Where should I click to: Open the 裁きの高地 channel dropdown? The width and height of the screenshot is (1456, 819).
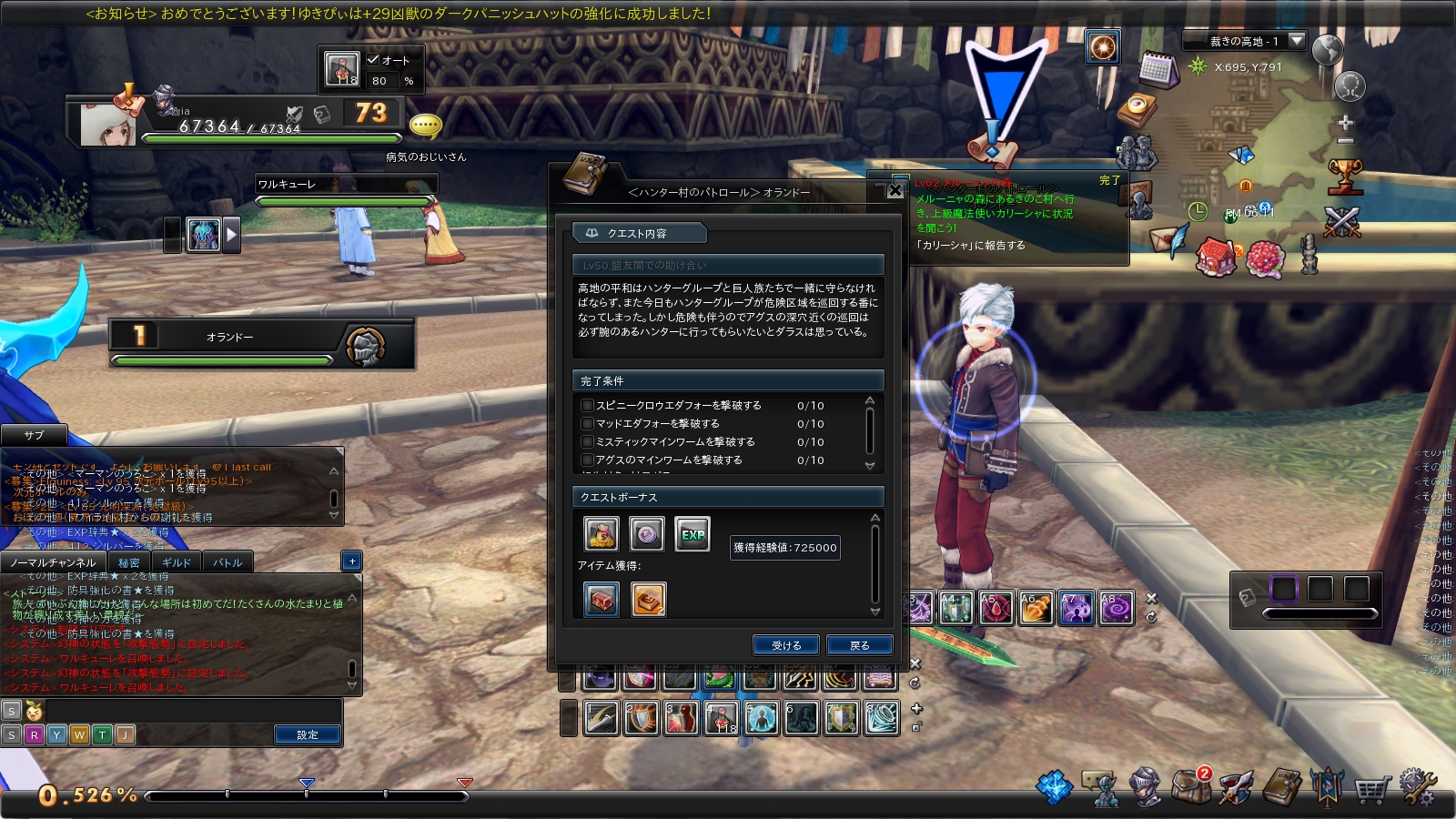tap(1298, 41)
